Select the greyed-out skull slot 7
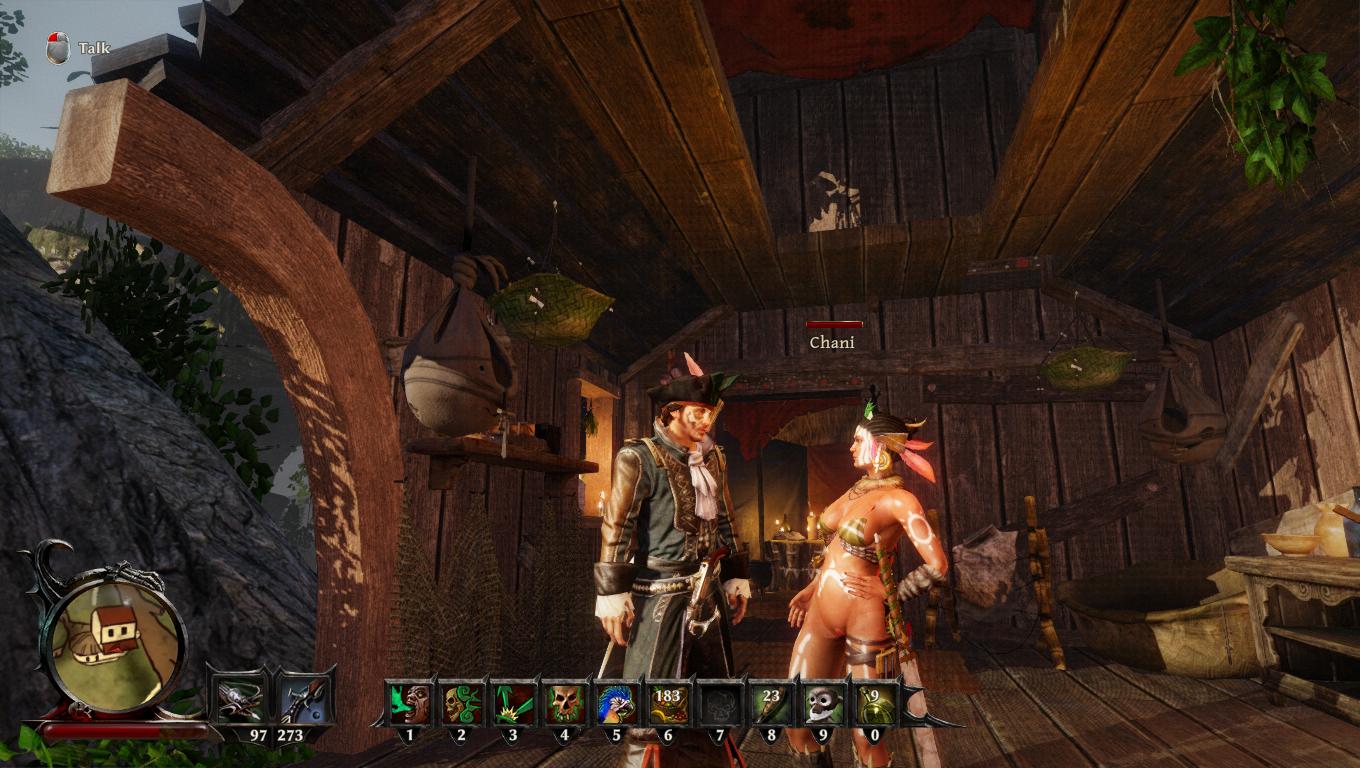1360x768 pixels. pyautogui.click(x=719, y=703)
